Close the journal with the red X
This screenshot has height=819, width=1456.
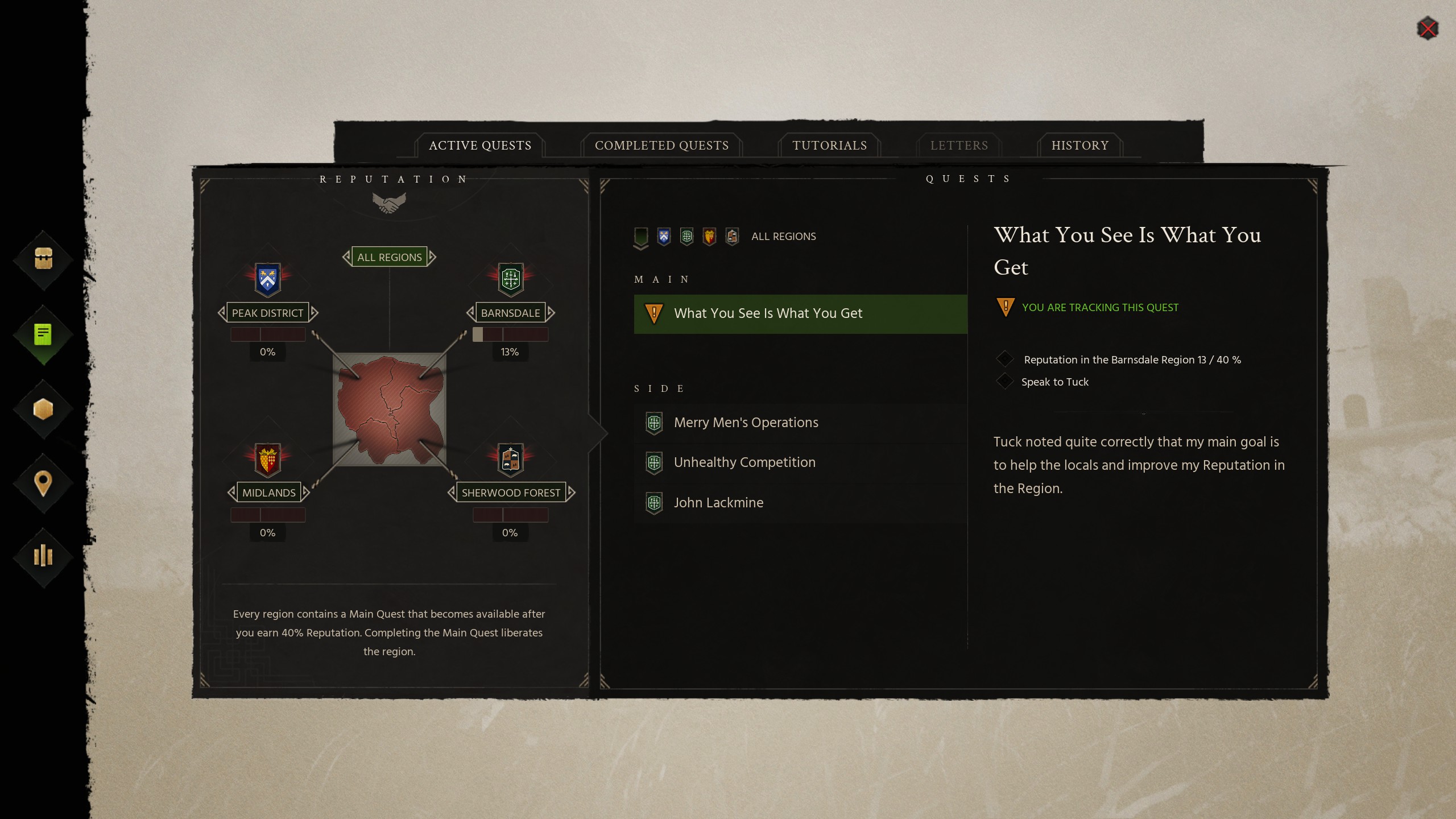(x=1428, y=28)
